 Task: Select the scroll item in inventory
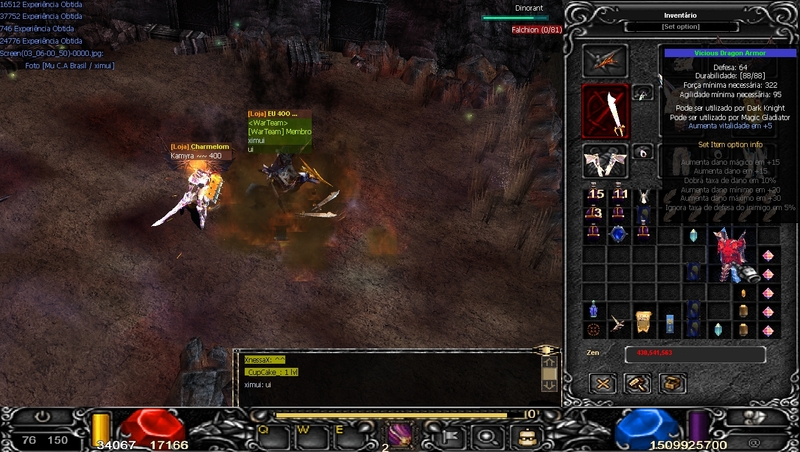click(644, 319)
